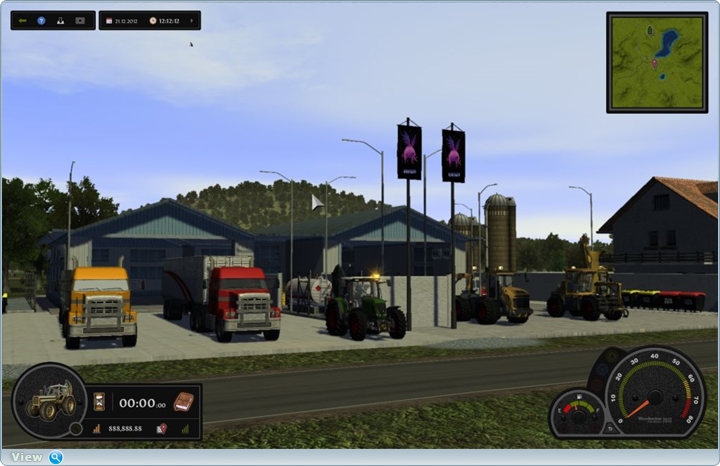Viewport: 720px width, 466px height.
Task: Click the orange bar chart money icon
Action: point(98,428)
